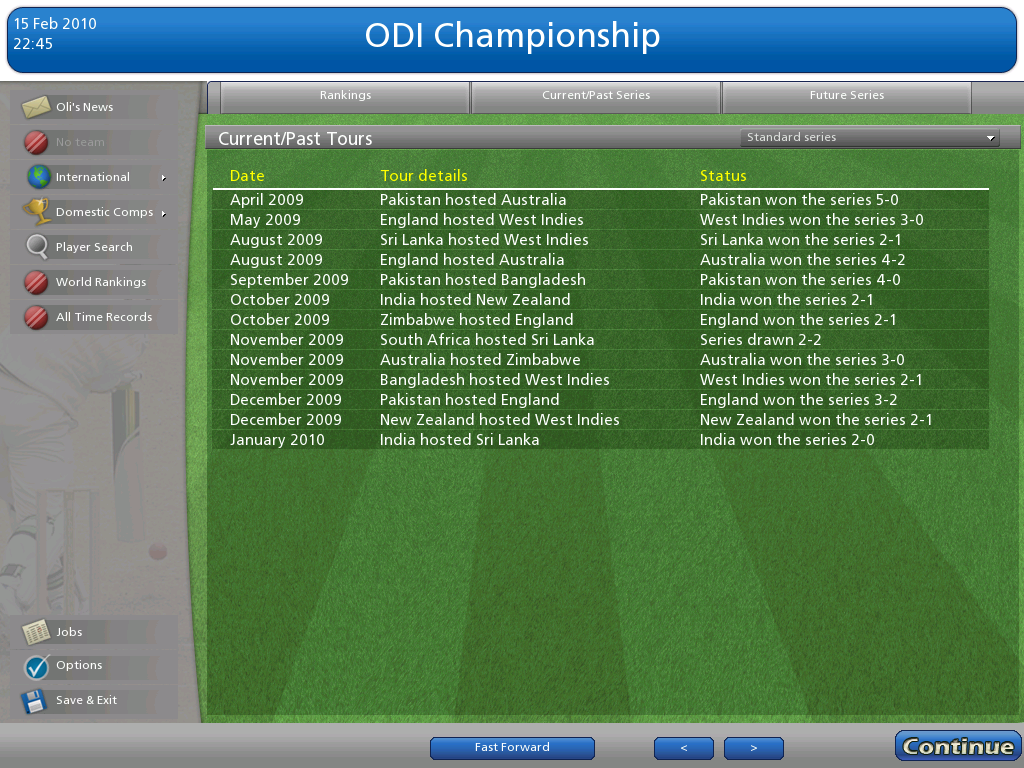
Task: Open Player Search
Action: (x=94, y=247)
